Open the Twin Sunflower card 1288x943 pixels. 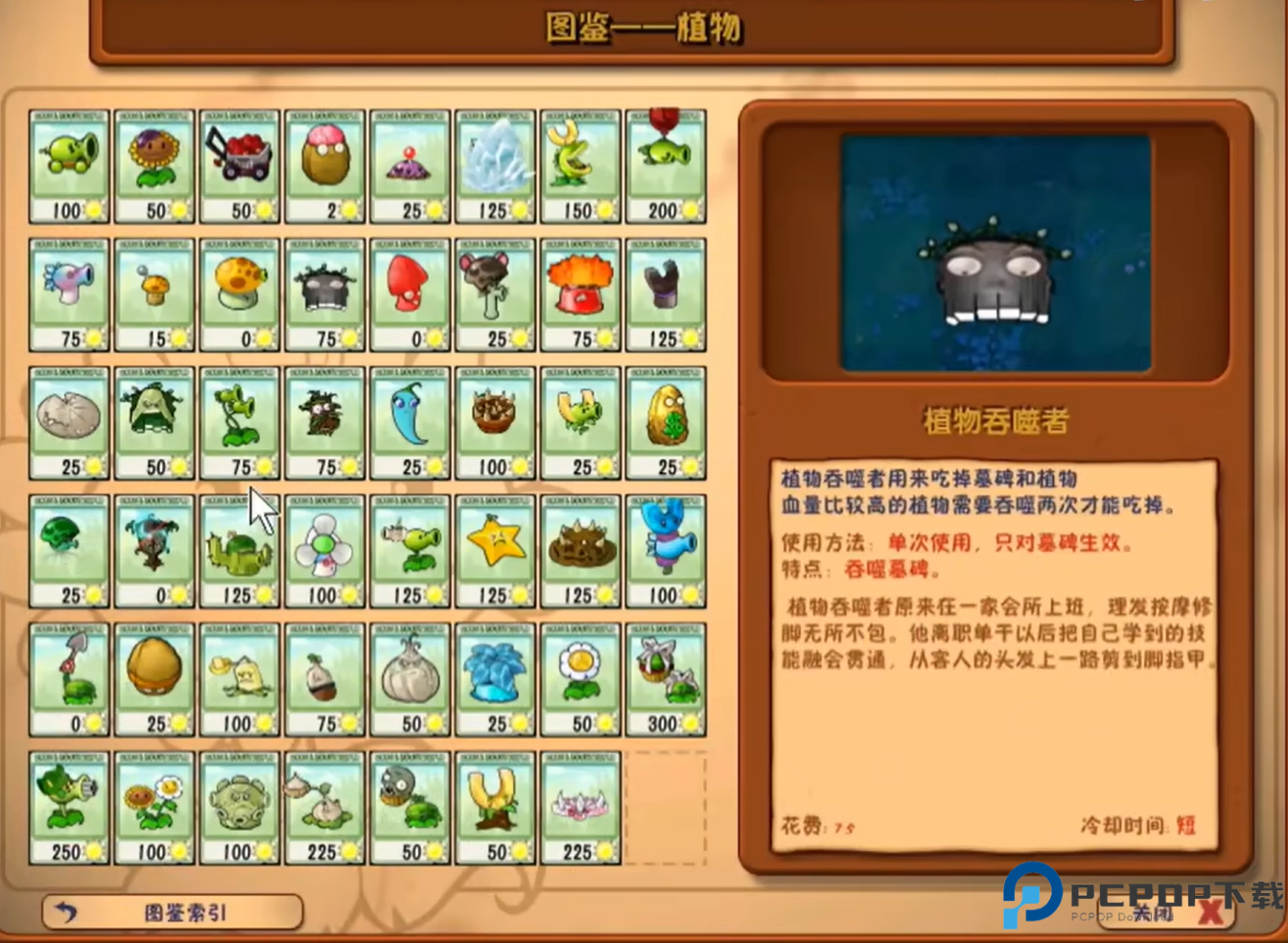[153, 806]
